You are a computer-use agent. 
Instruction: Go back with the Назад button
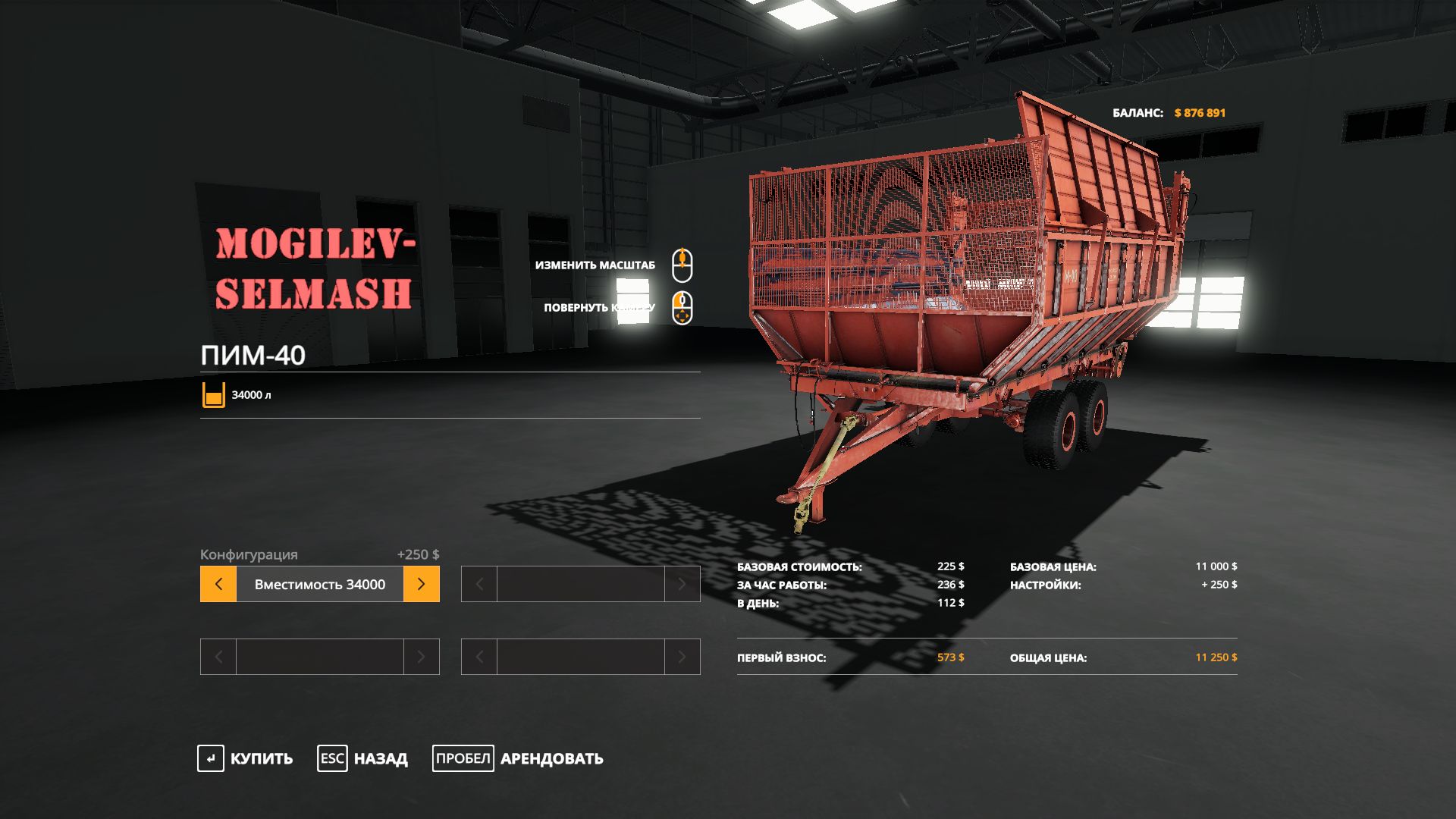362,758
